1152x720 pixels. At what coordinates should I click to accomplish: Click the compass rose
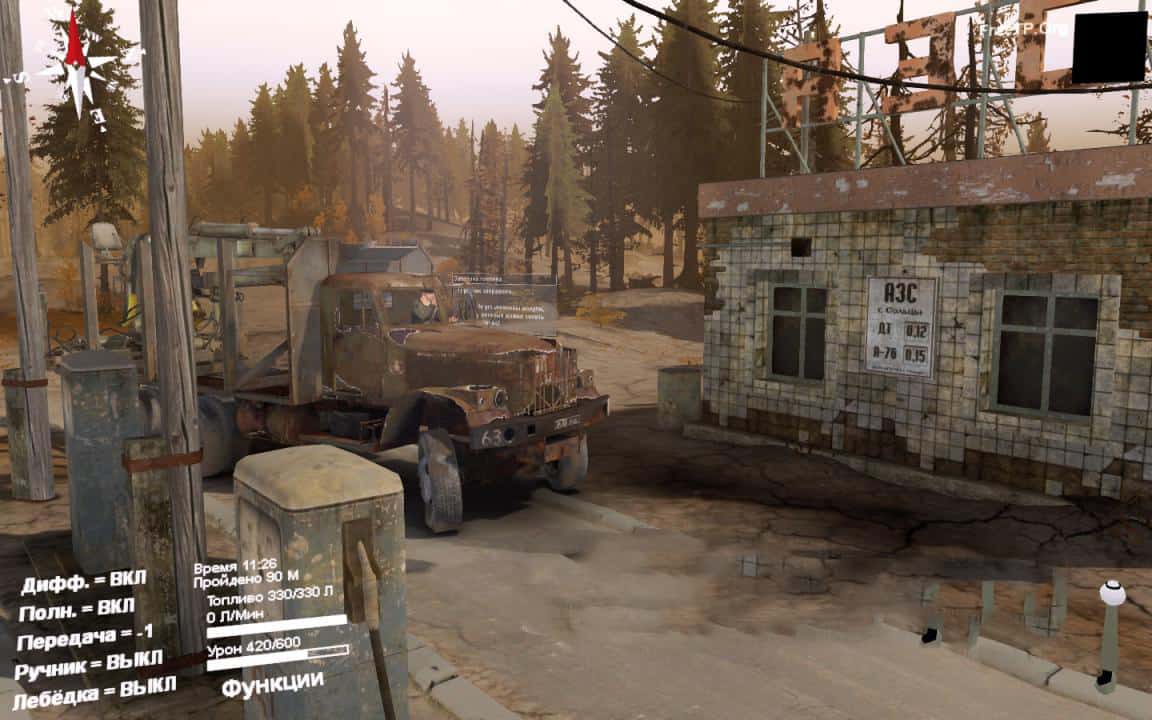[x=77, y=64]
